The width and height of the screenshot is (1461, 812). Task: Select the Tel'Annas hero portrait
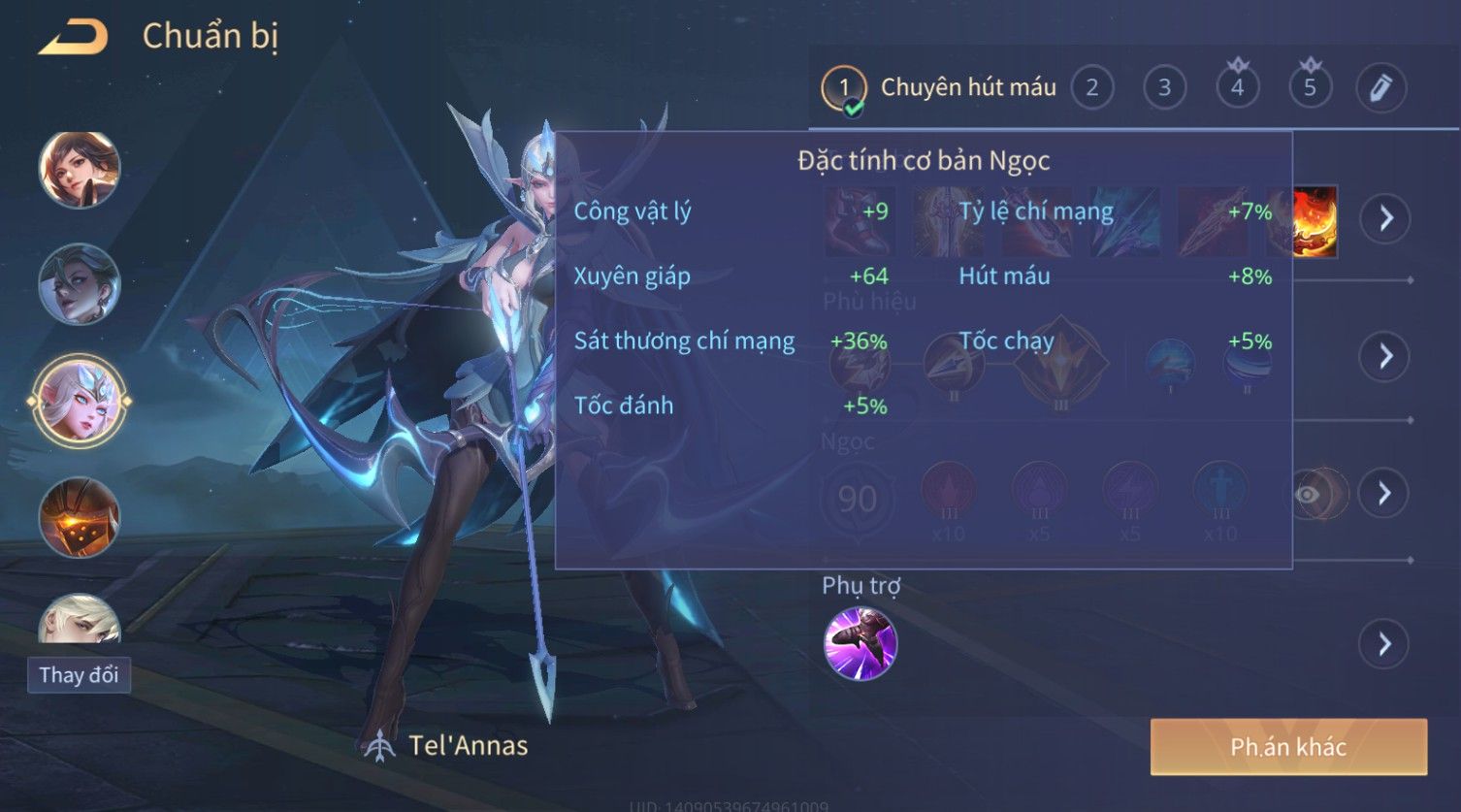point(79,401)
